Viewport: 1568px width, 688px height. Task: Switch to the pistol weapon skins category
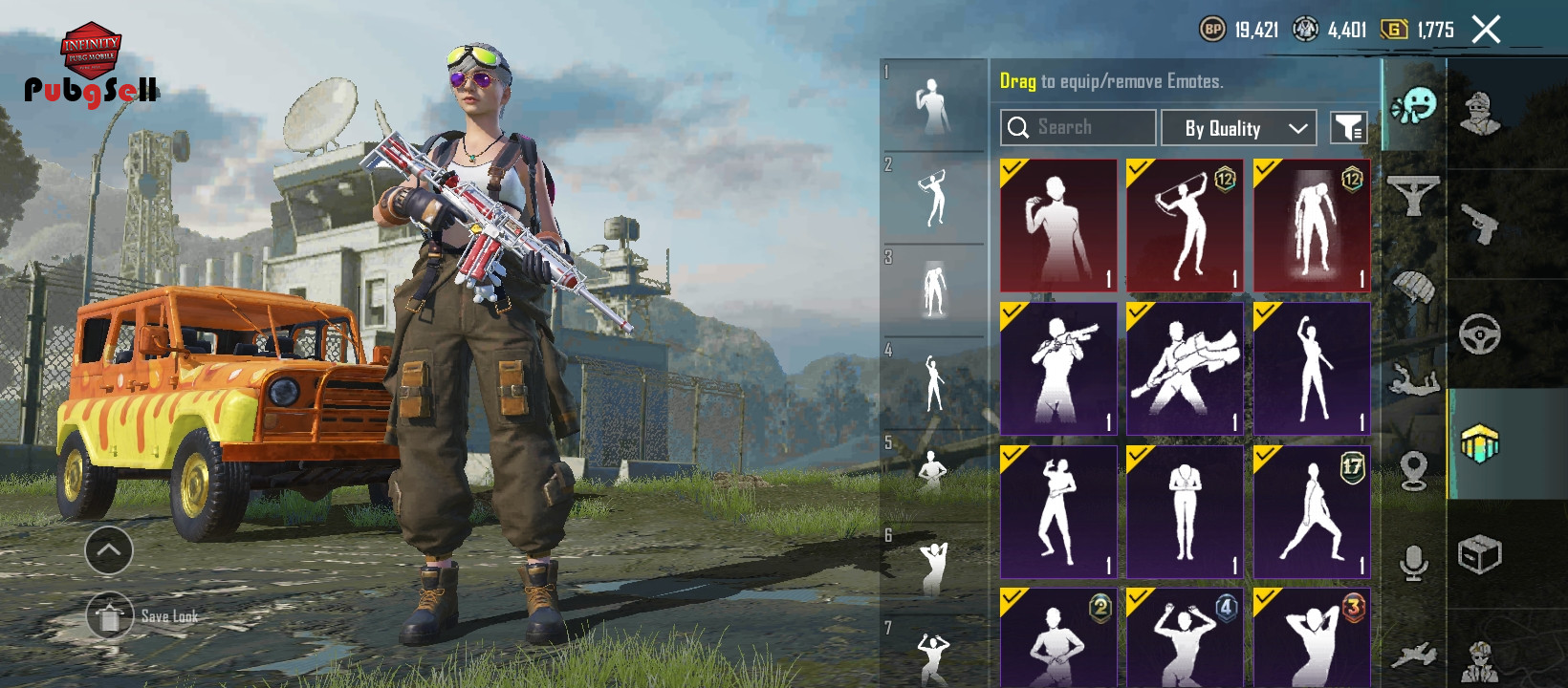(1479, 225)
